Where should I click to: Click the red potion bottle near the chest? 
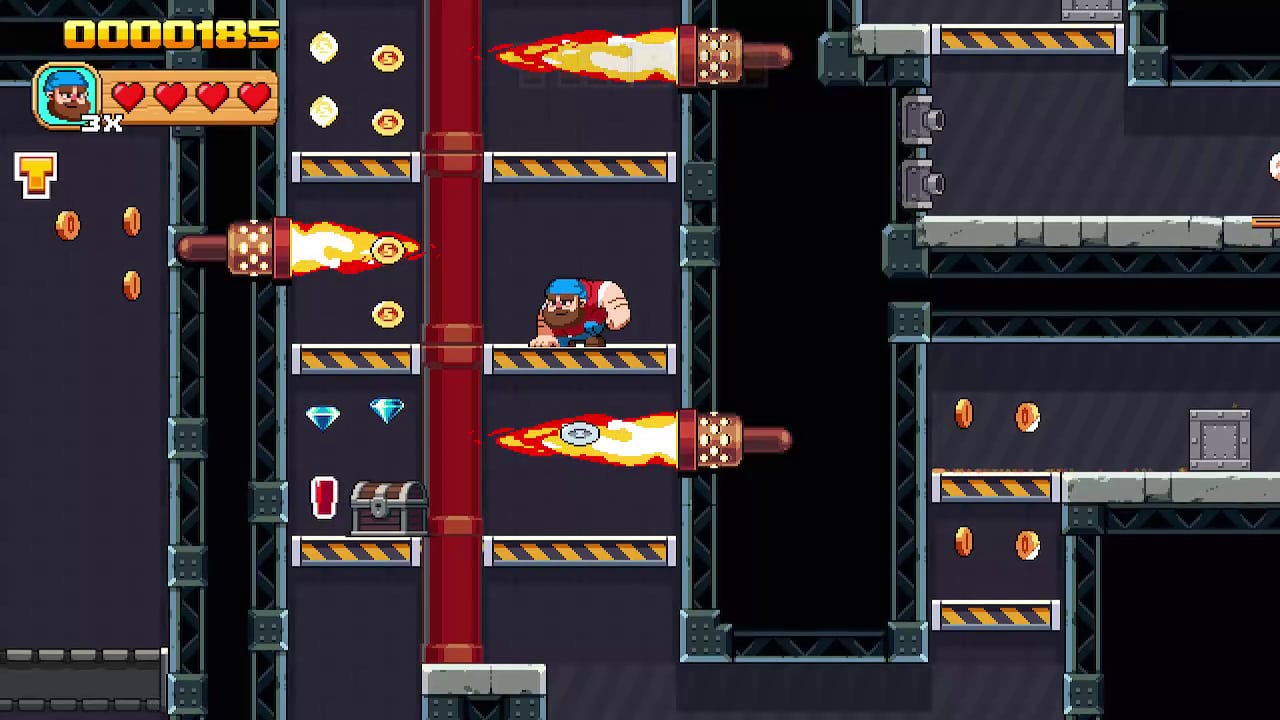[x=323, y=498]
